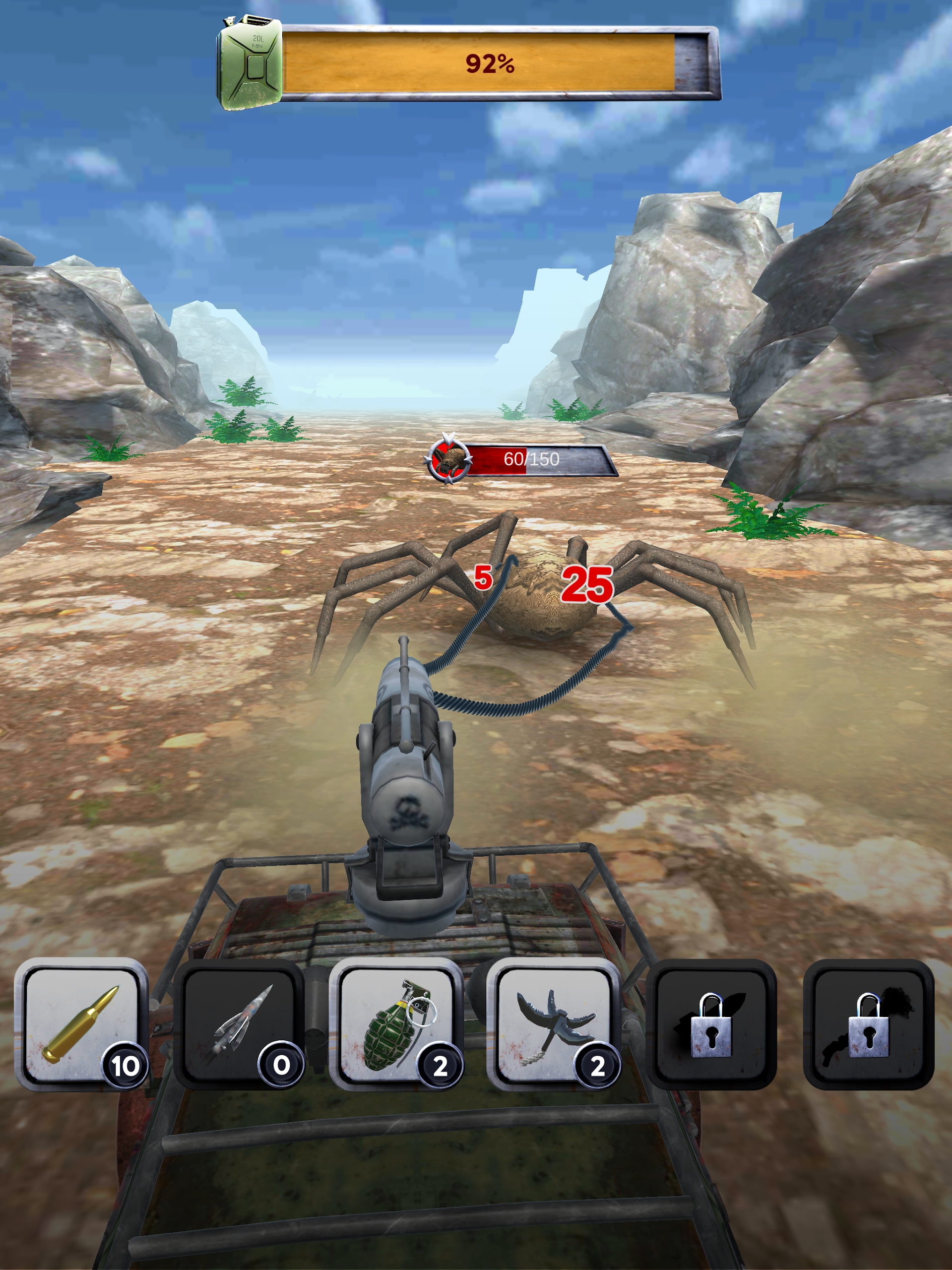Tap the locked slot with gun silhouette

868,1024
